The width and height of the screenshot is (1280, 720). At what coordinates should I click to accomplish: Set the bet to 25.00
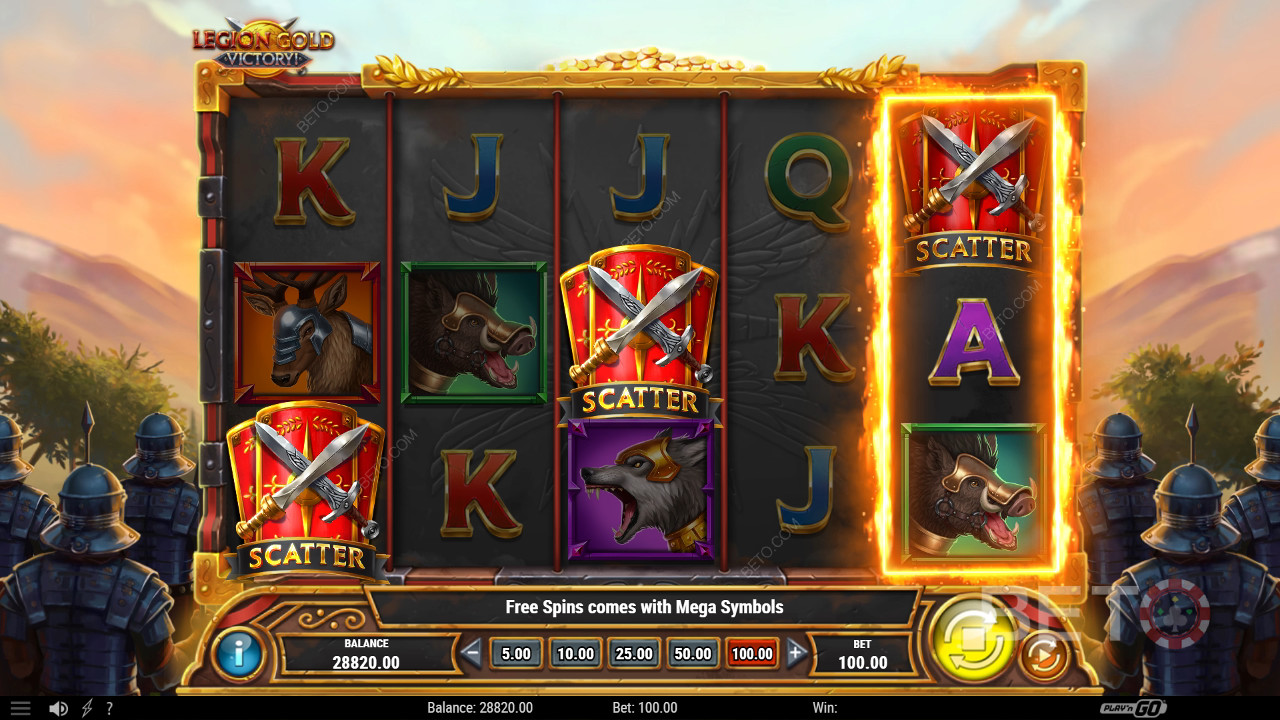[634, 654]
